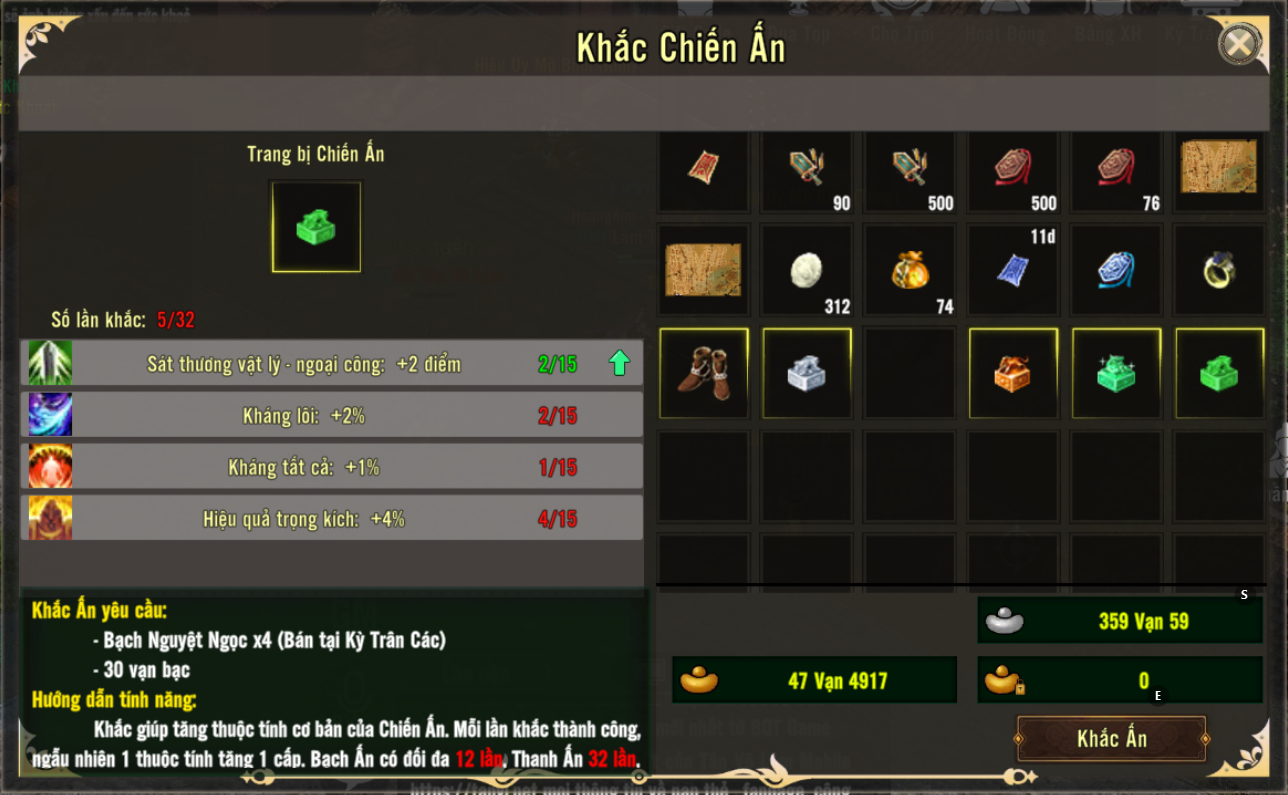Choose the white seal item
The image size is (1288, 795).
(807, 373)
